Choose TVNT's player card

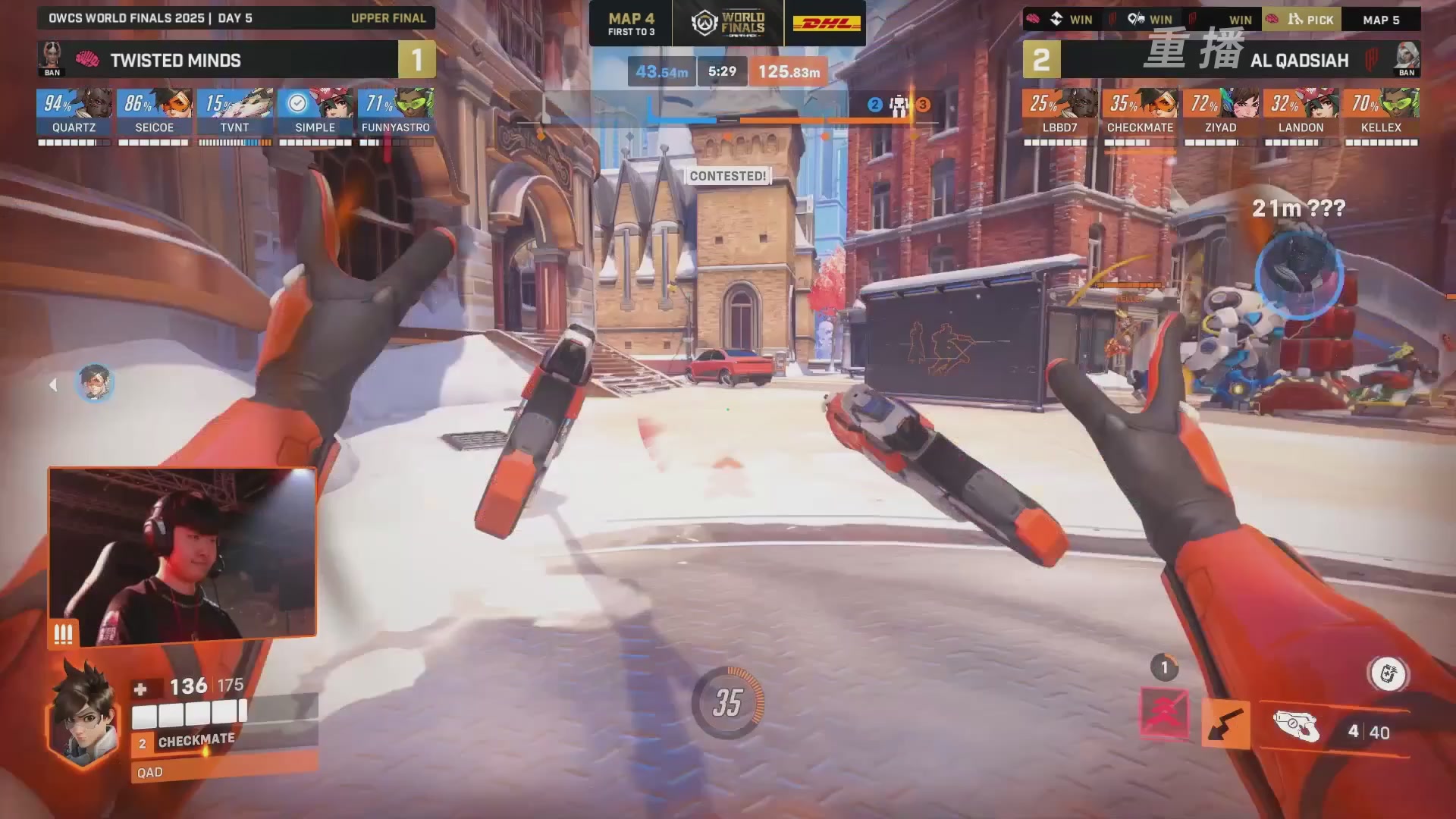235,114
